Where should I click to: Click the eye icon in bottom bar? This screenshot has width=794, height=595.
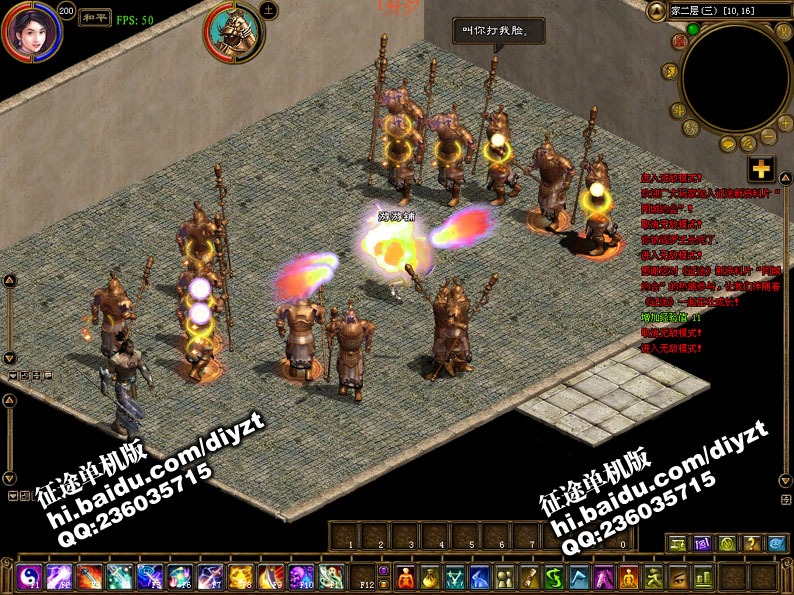[679, 577]
